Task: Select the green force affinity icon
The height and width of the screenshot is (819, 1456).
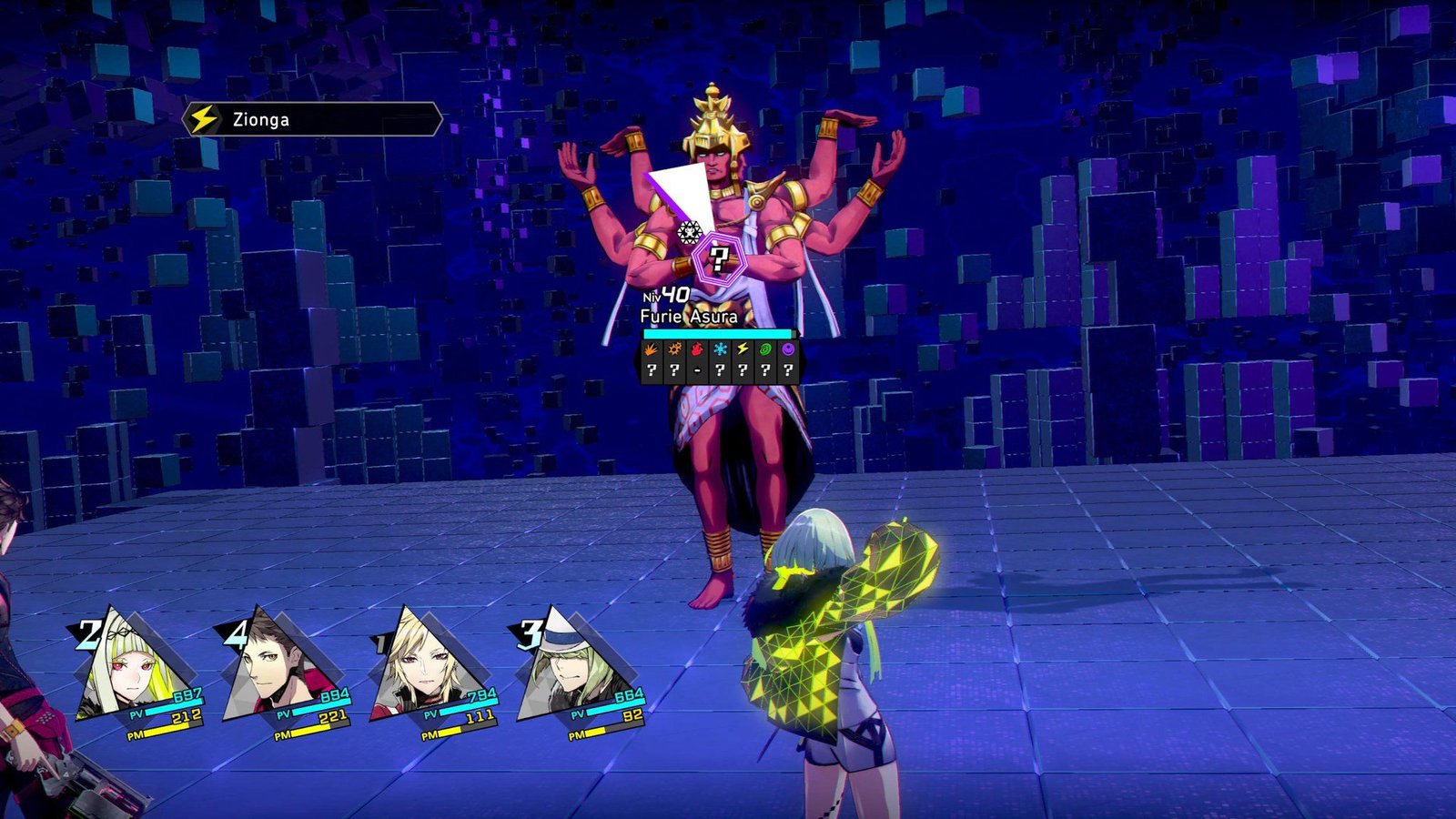Action: coord(765,349)
